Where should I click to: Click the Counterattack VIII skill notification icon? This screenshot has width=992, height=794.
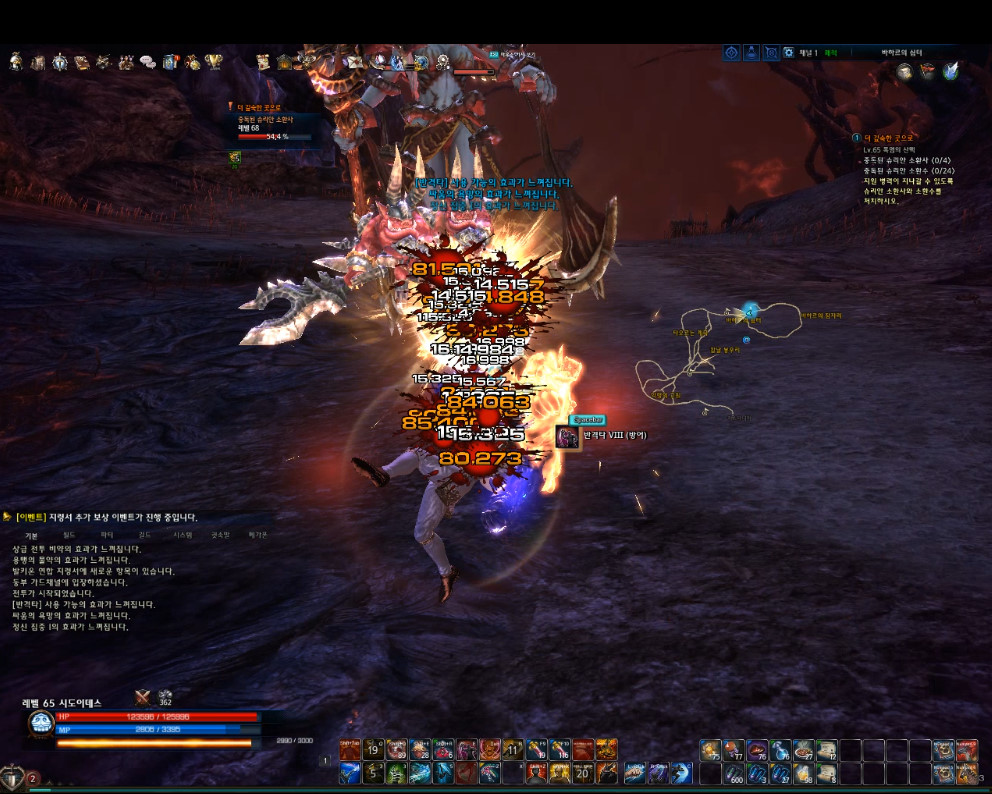[x=568, y=437]
